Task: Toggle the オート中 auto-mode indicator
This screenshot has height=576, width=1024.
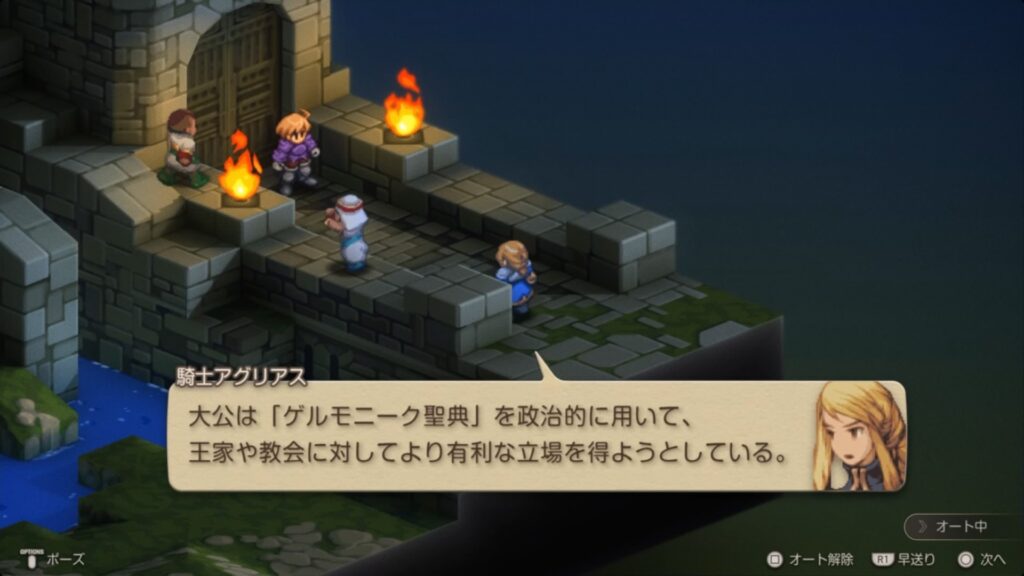Action: (962, 527)
